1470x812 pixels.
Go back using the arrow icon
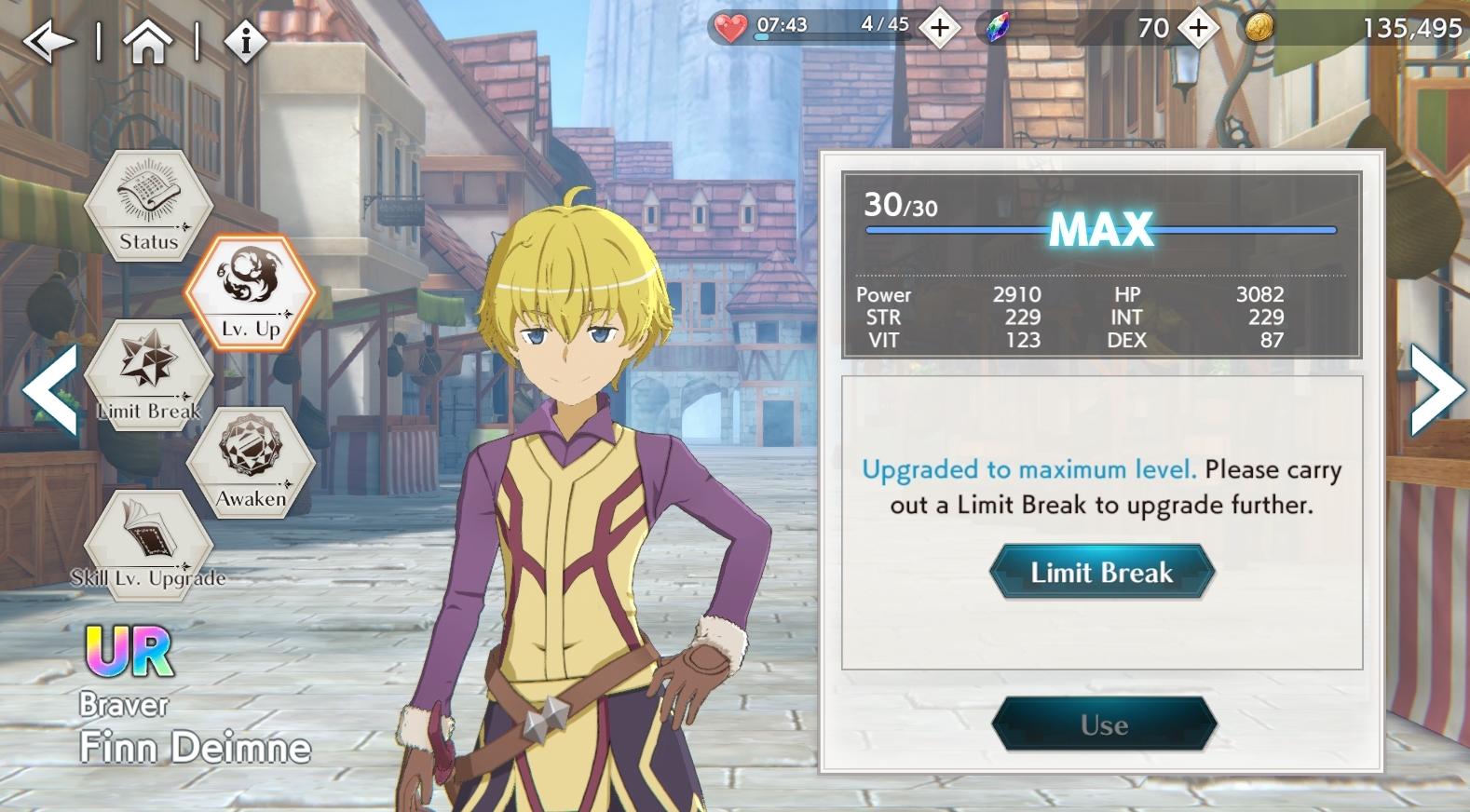pos(48,42)
